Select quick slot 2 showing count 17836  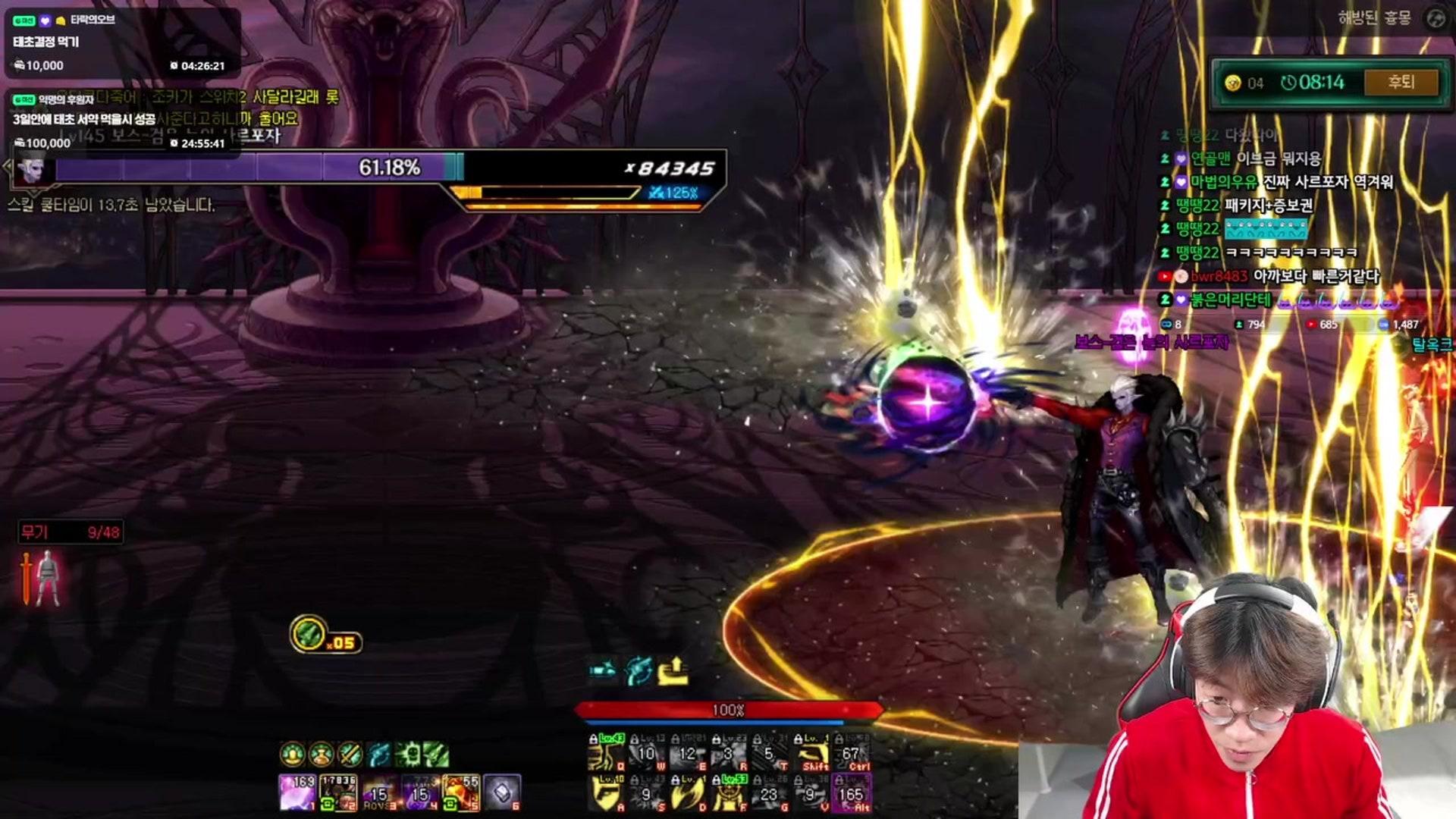click(338, 792)
